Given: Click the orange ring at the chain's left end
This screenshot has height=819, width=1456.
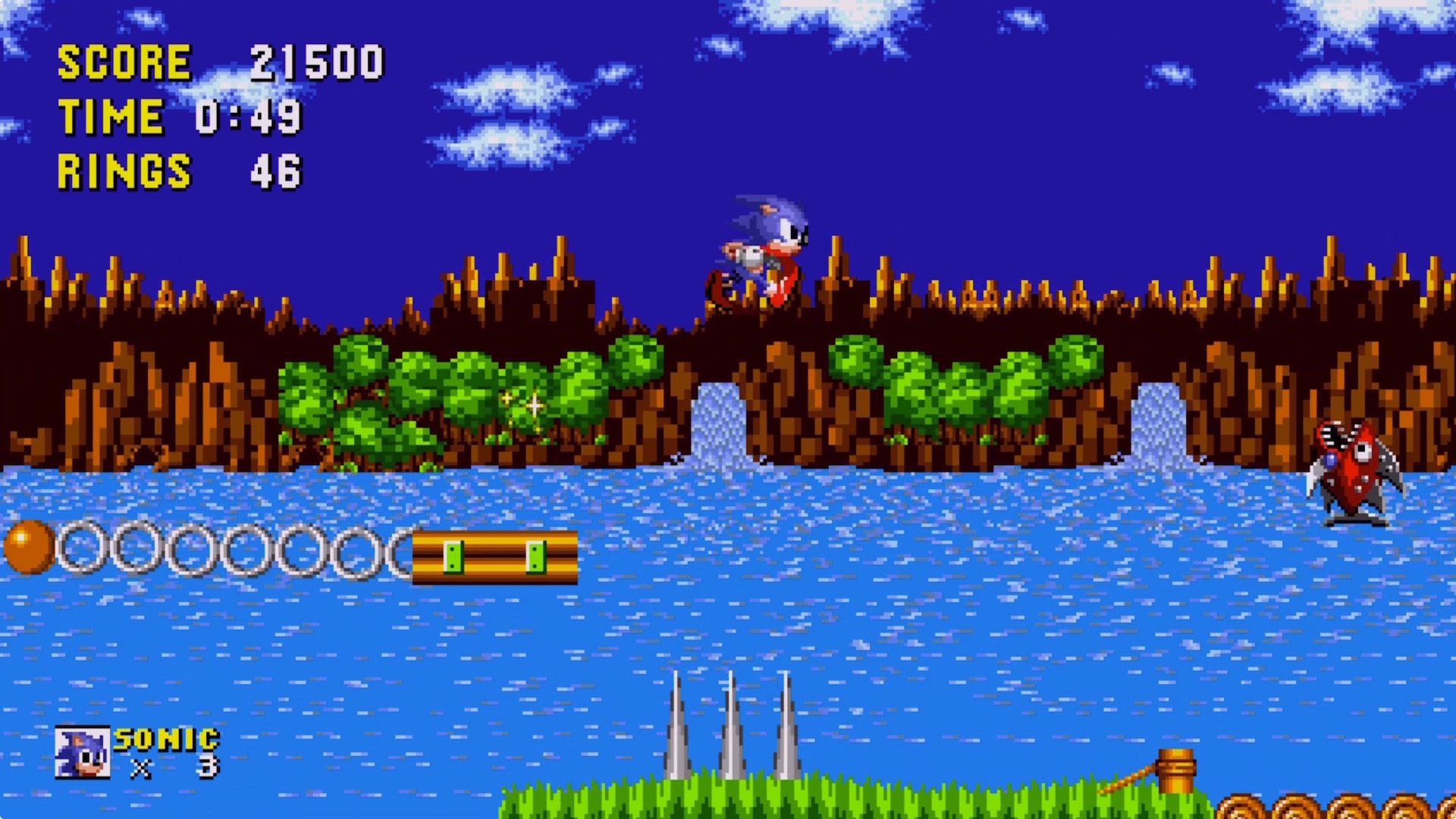Looking at the screenshot, I should 30,548.
